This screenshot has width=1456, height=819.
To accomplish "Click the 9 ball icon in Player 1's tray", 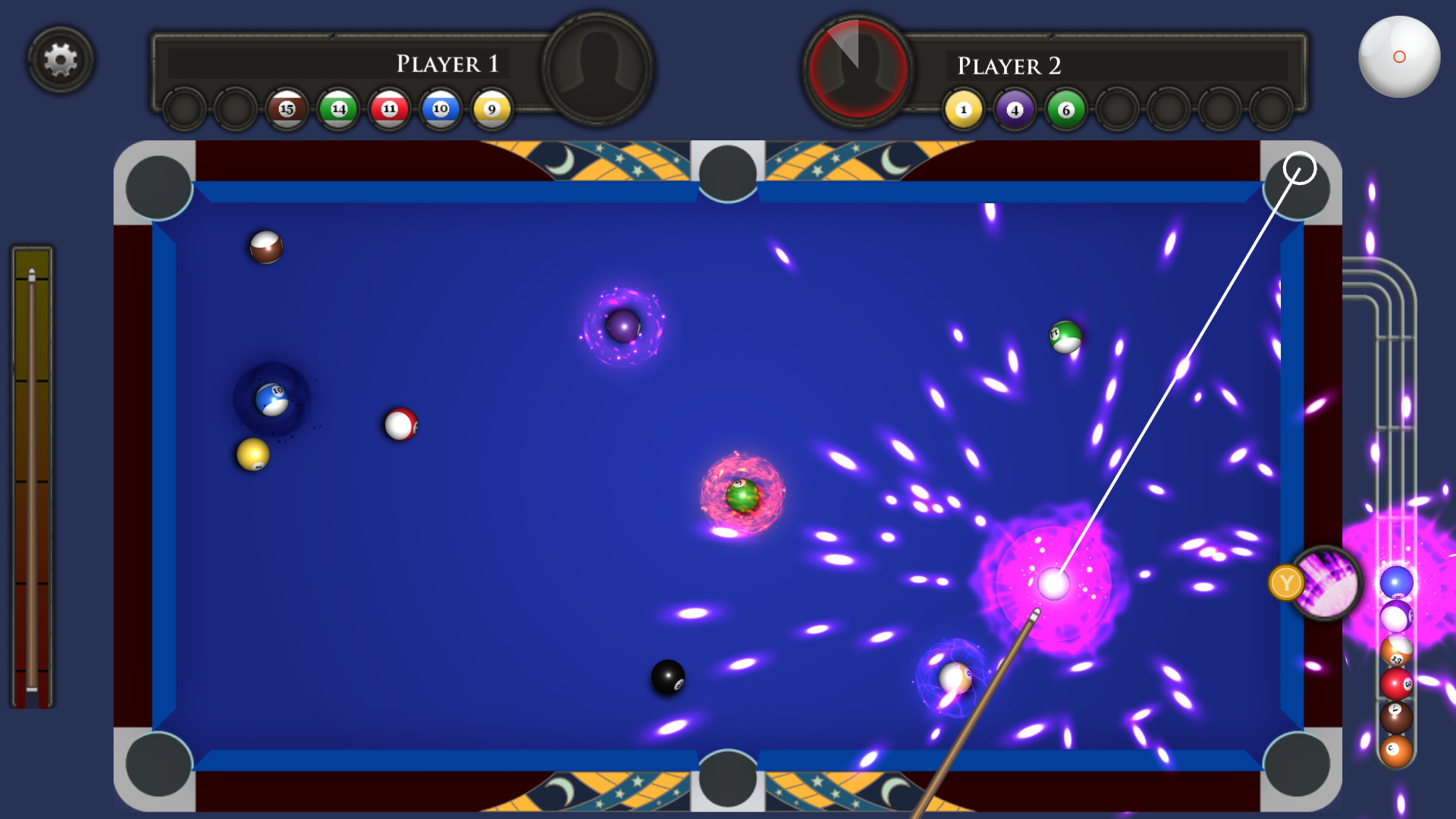I will [x=490, y=108].
